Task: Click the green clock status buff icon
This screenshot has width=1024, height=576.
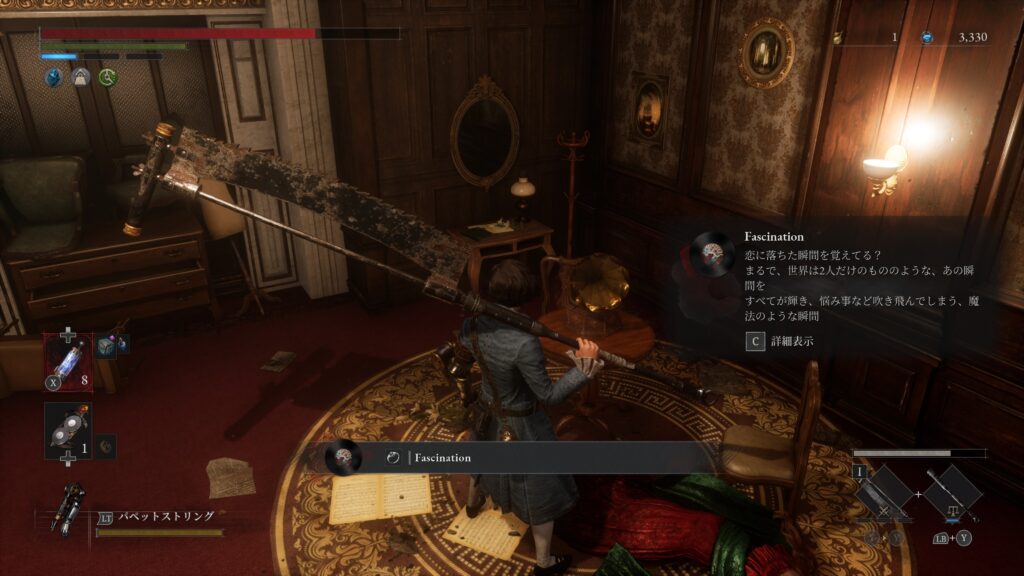Action: pos(106,77)
